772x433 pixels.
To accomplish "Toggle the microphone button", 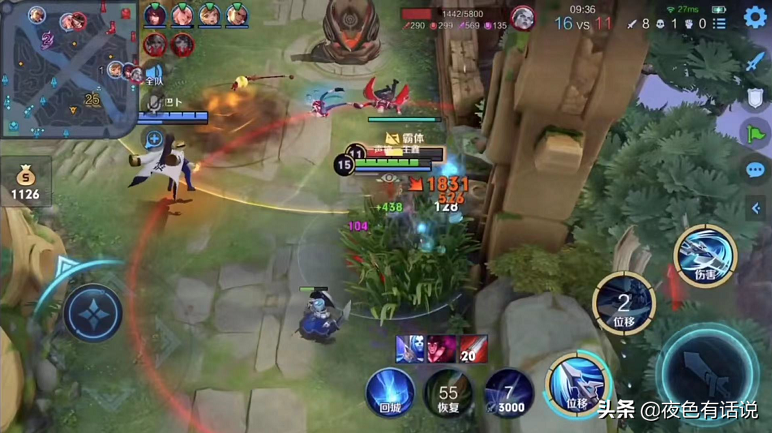I will click(x=154, y=102).
